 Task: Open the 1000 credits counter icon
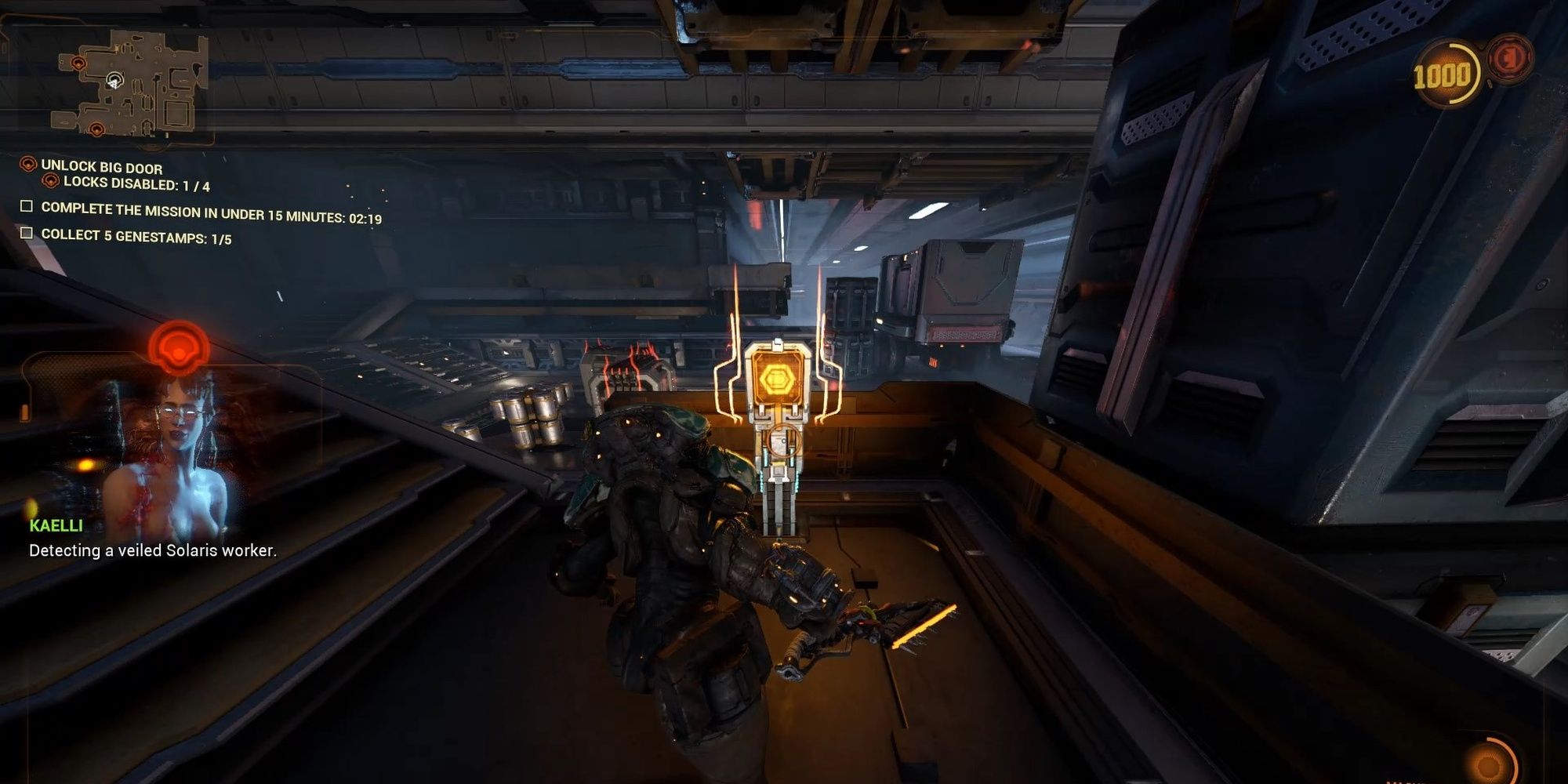1446,71
